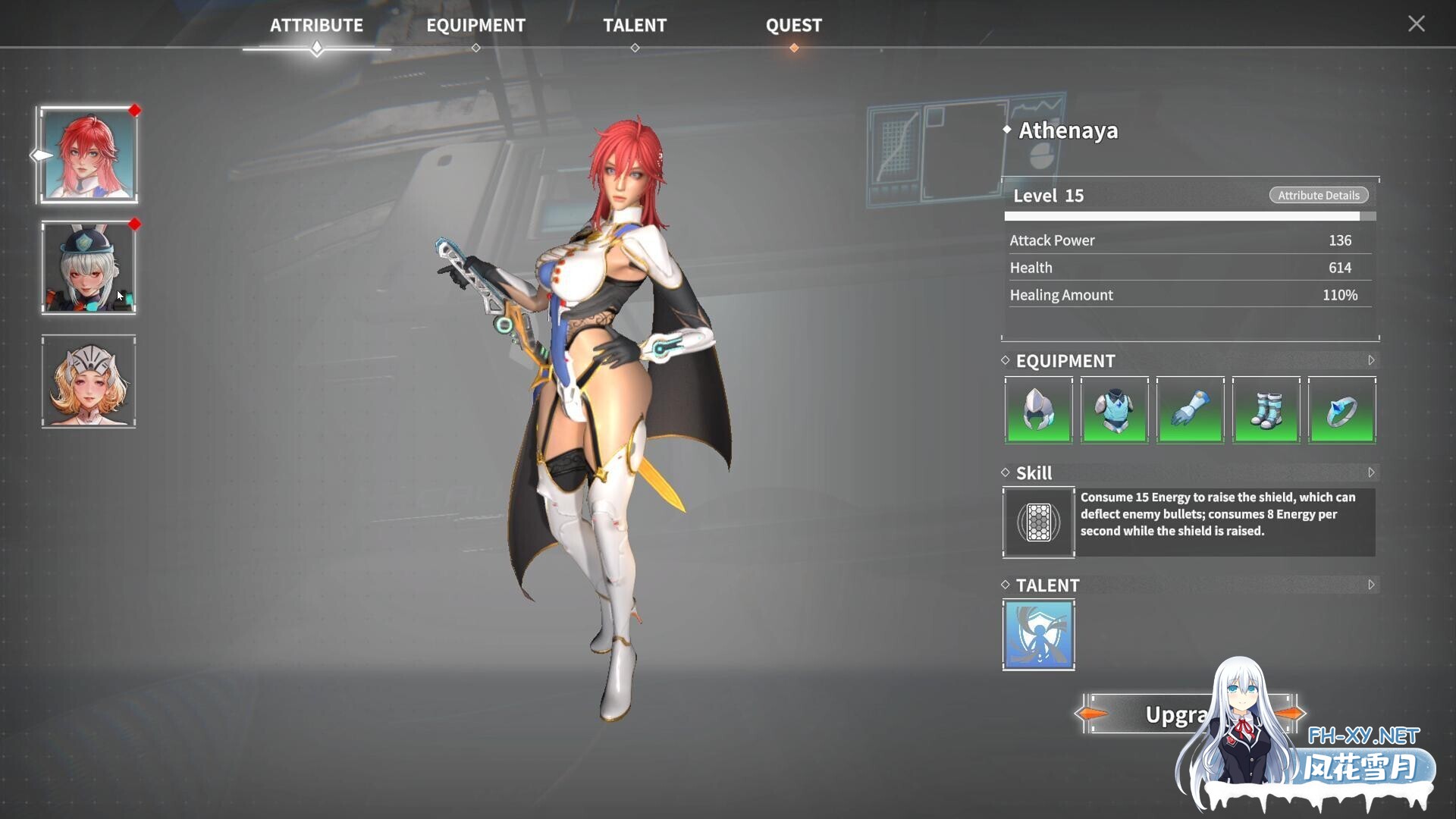This screenshot has height=819, width=1456.
Task: Select the chest armor equipment slot
Action: coord(1114,410)
